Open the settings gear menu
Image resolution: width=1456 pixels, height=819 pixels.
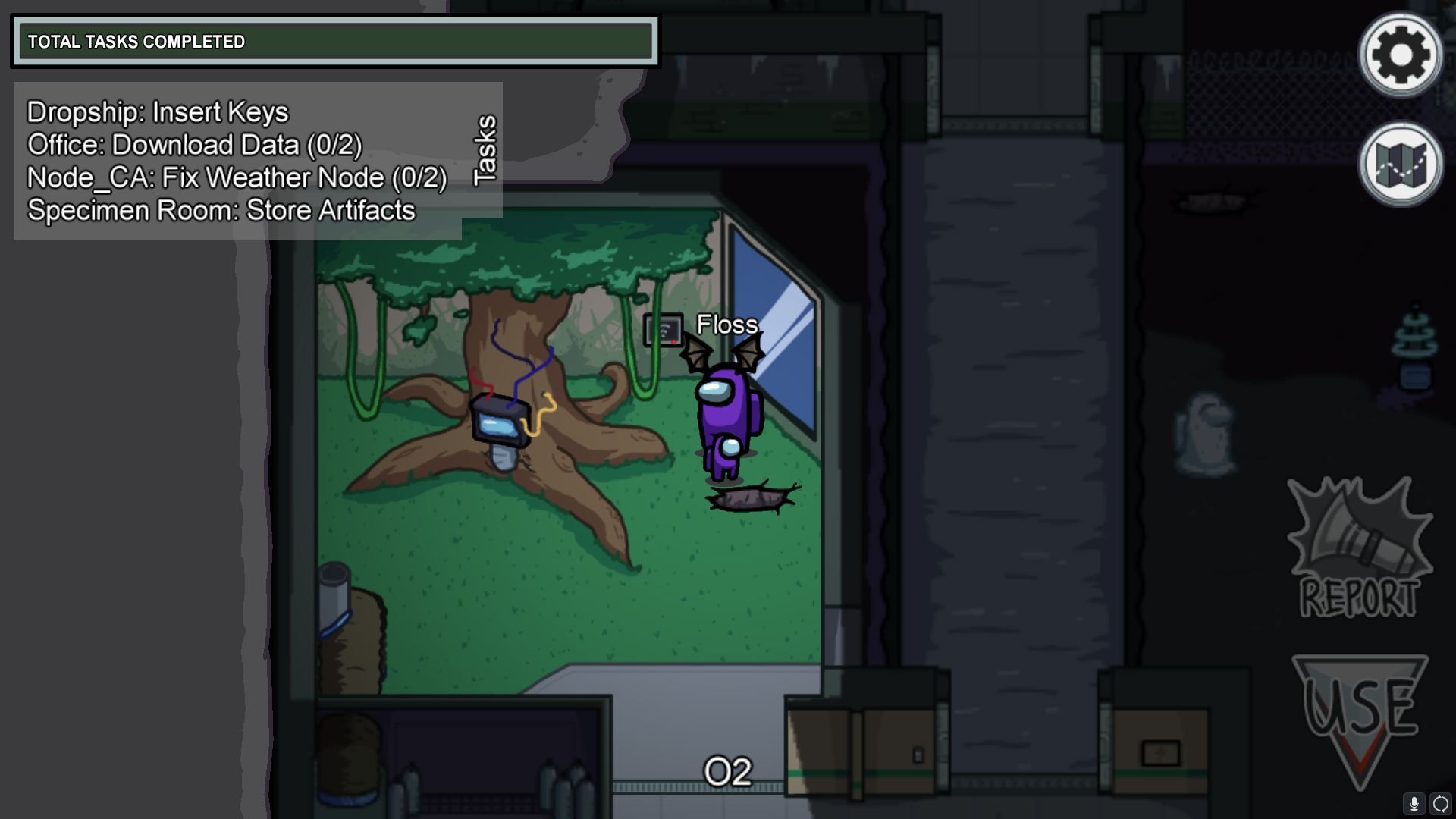[1400, 55]
